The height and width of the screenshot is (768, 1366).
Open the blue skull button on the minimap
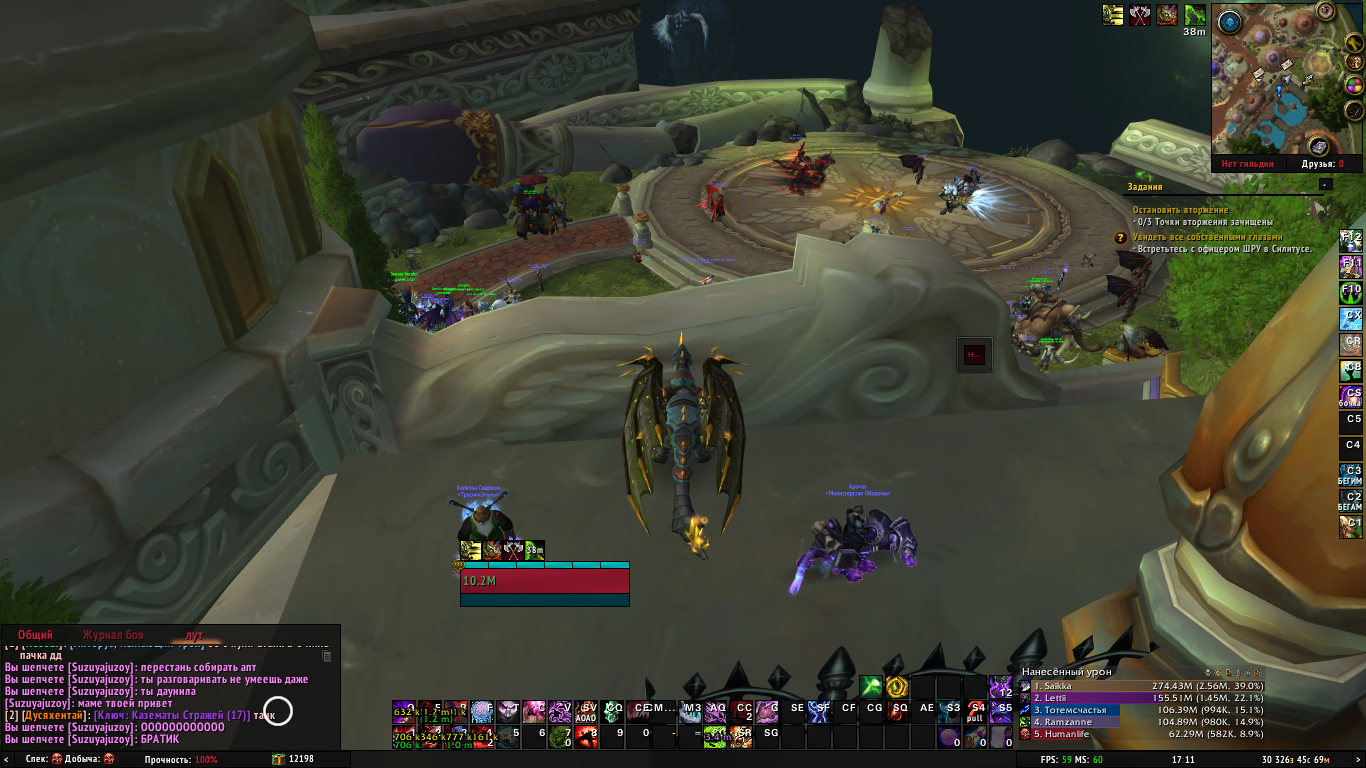(x=1229, y=22)
